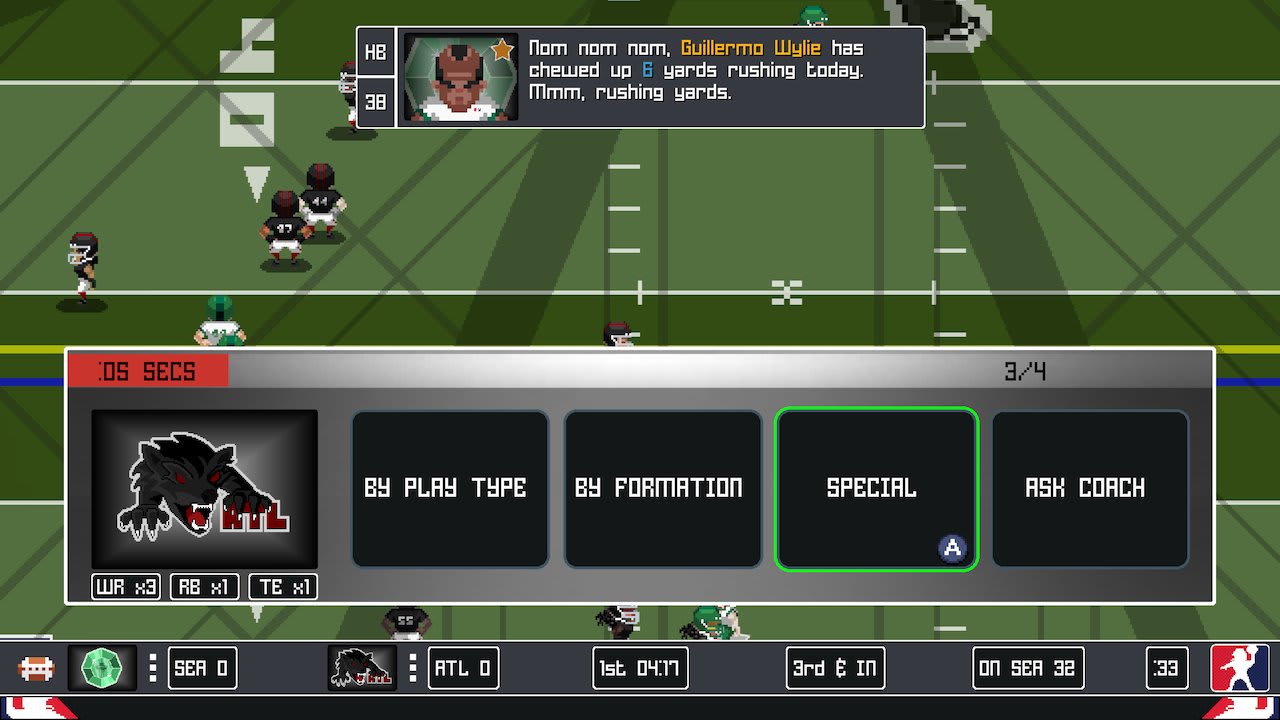
Task: Toggle the RB x1 personnel badge
Action: [203, 588]
